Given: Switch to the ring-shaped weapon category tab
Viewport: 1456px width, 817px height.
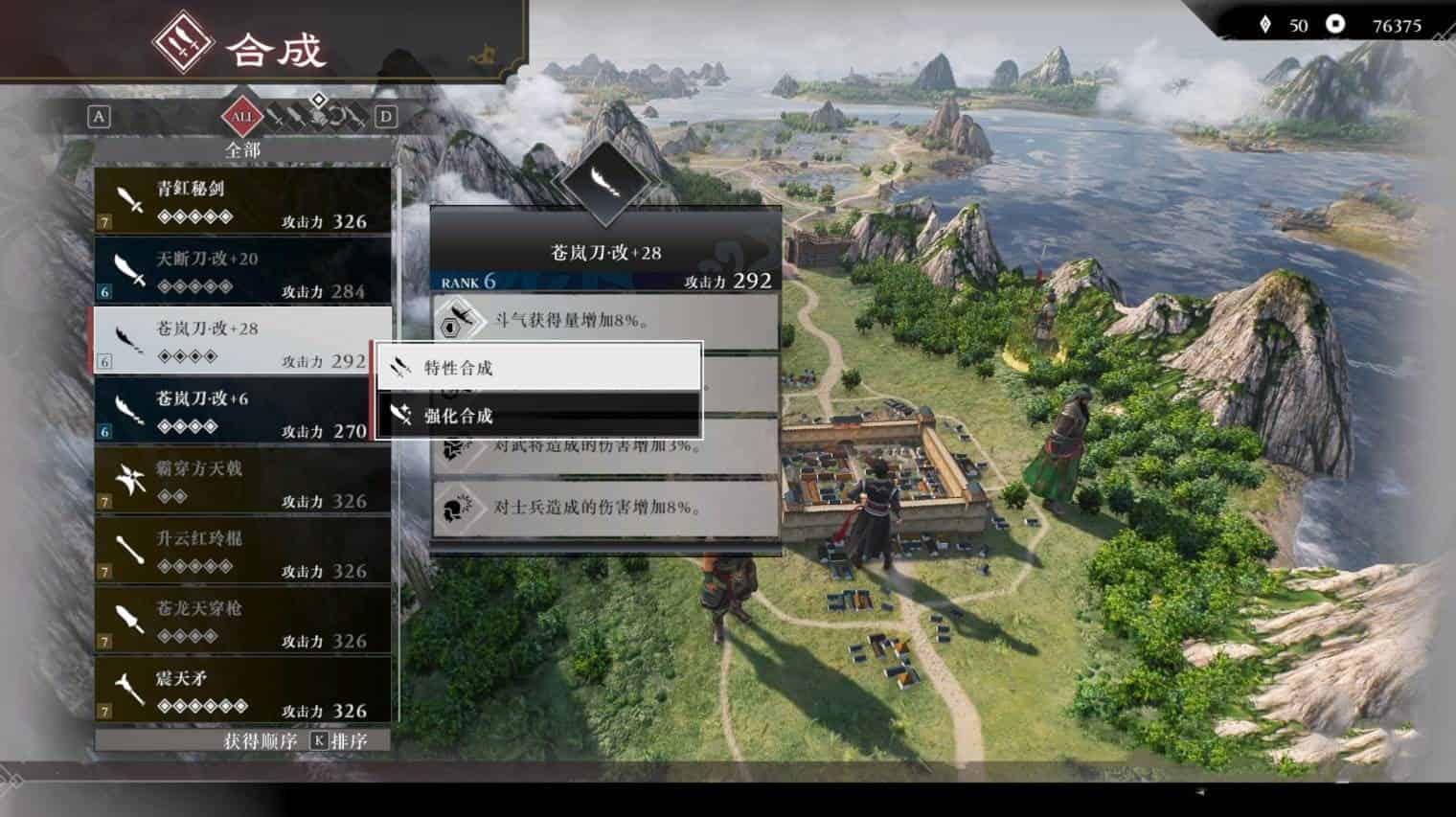Looking at the screenshot, I should (x=337, y=117).
